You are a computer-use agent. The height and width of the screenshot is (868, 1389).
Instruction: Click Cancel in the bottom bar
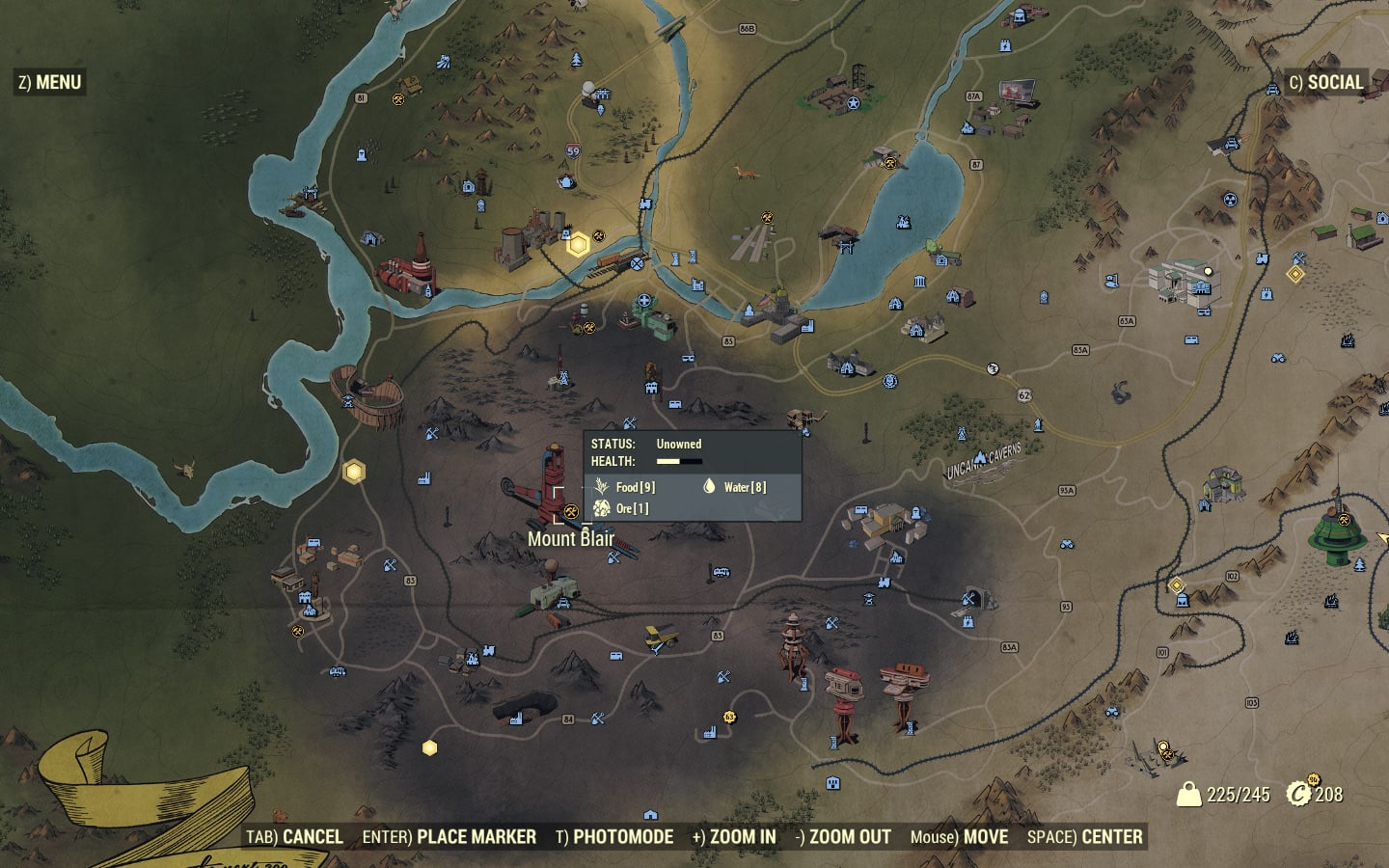(294, 837)
